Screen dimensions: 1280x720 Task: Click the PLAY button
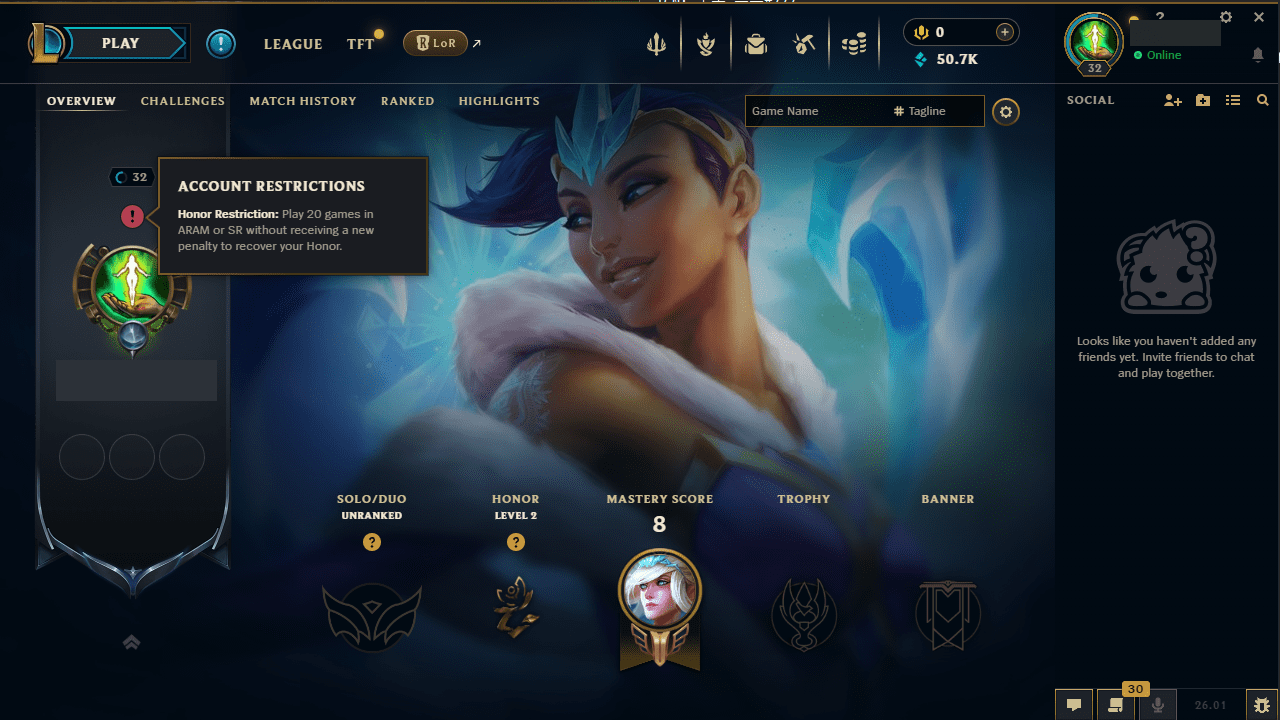click(x=120, y=43)
